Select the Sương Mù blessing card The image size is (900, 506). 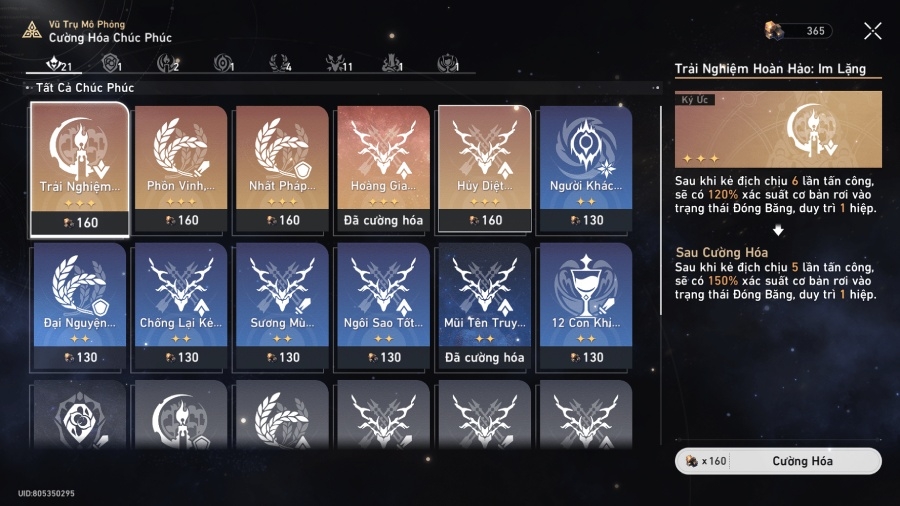click(282, 306)
